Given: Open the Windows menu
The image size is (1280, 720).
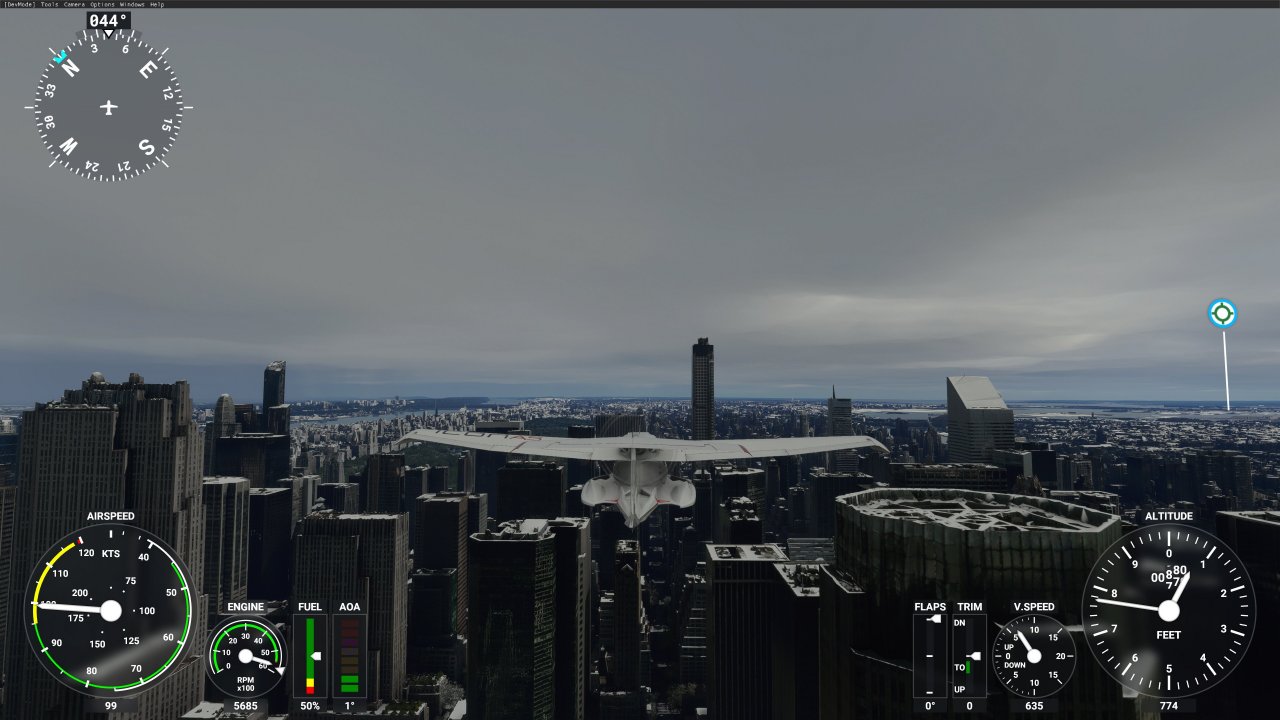Looking at the screenshot, I should point(132,4).
